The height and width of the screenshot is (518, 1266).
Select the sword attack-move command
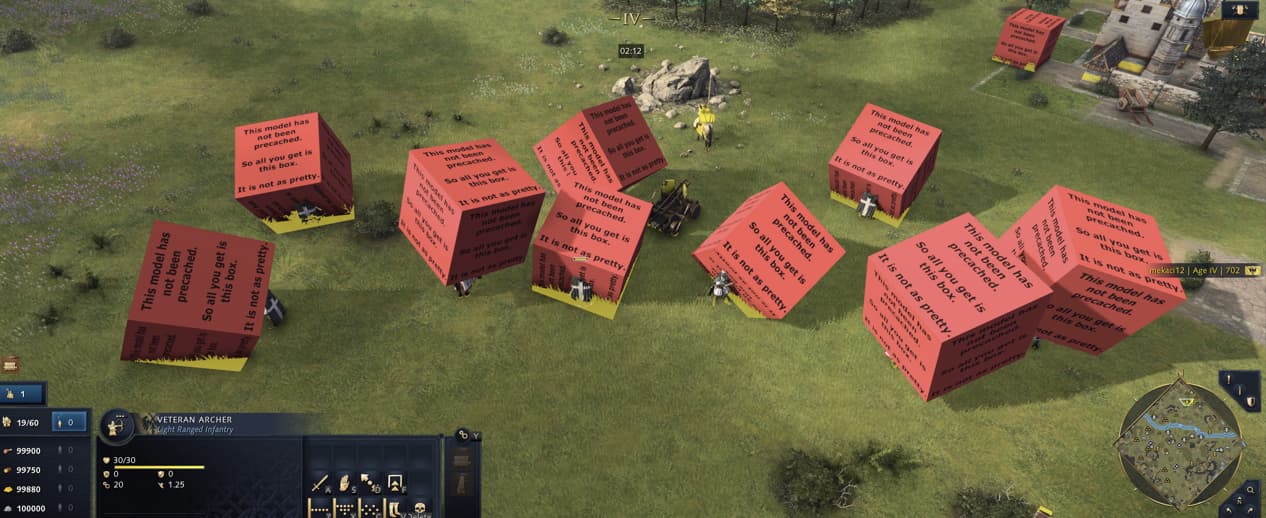pyautogui.click(x=321, y=483)
